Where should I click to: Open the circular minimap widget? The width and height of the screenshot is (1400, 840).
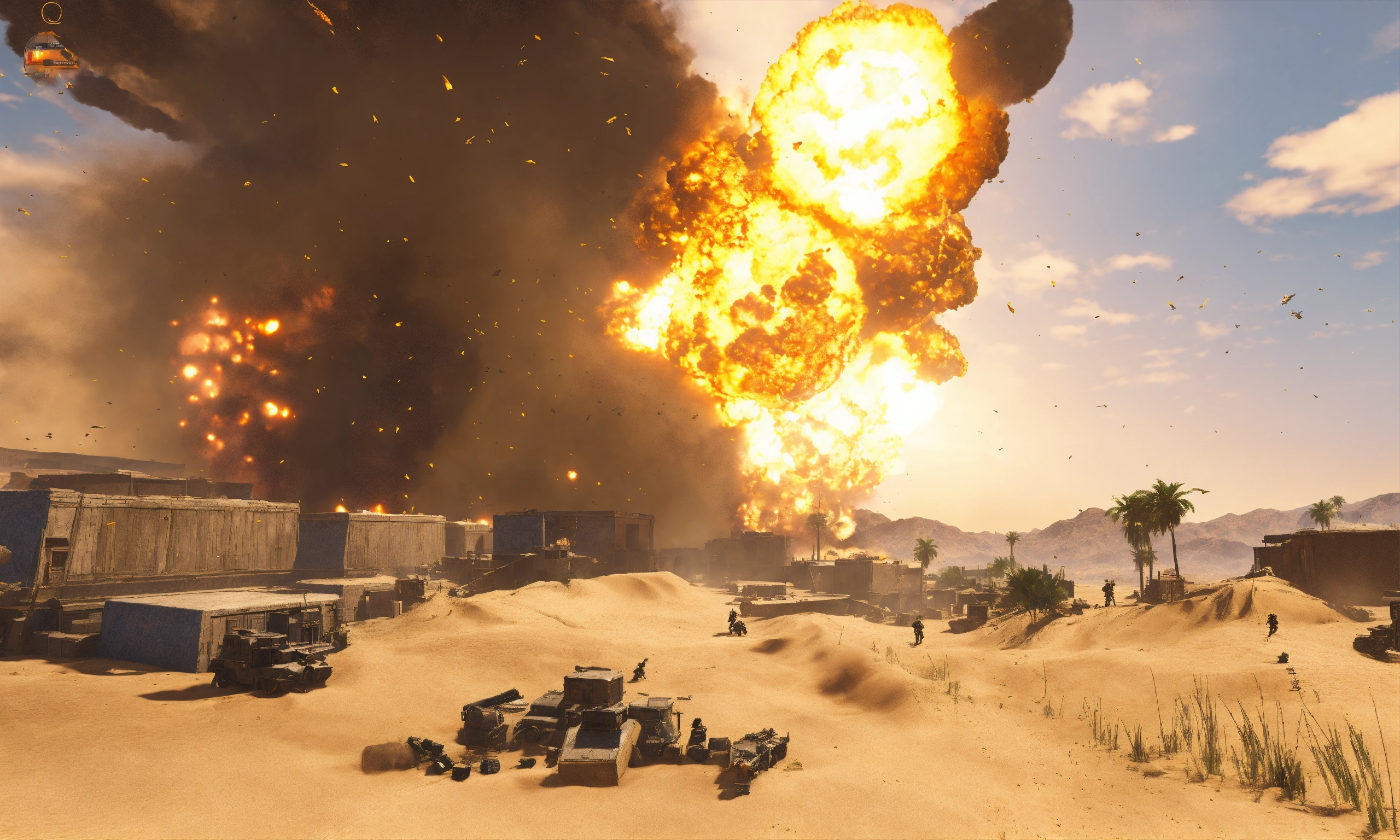point(49,54)
